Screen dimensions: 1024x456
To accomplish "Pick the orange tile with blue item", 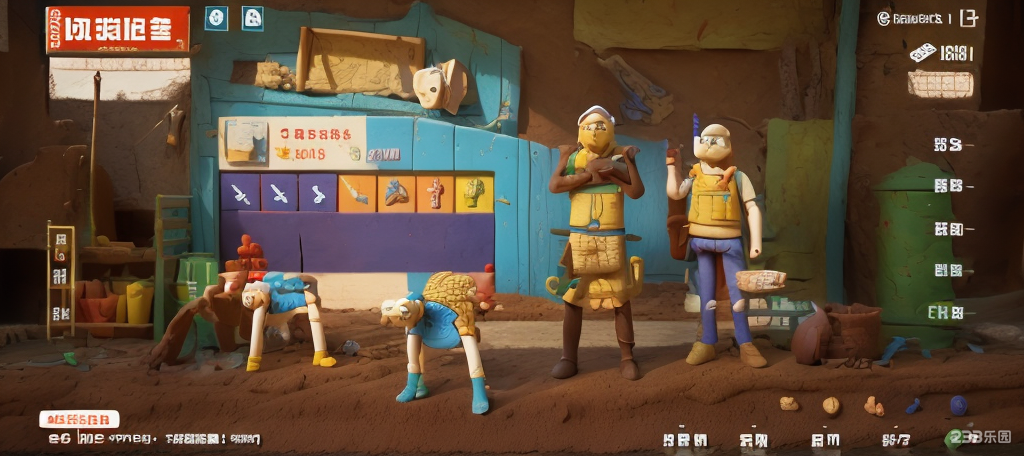I will (396, 192).
